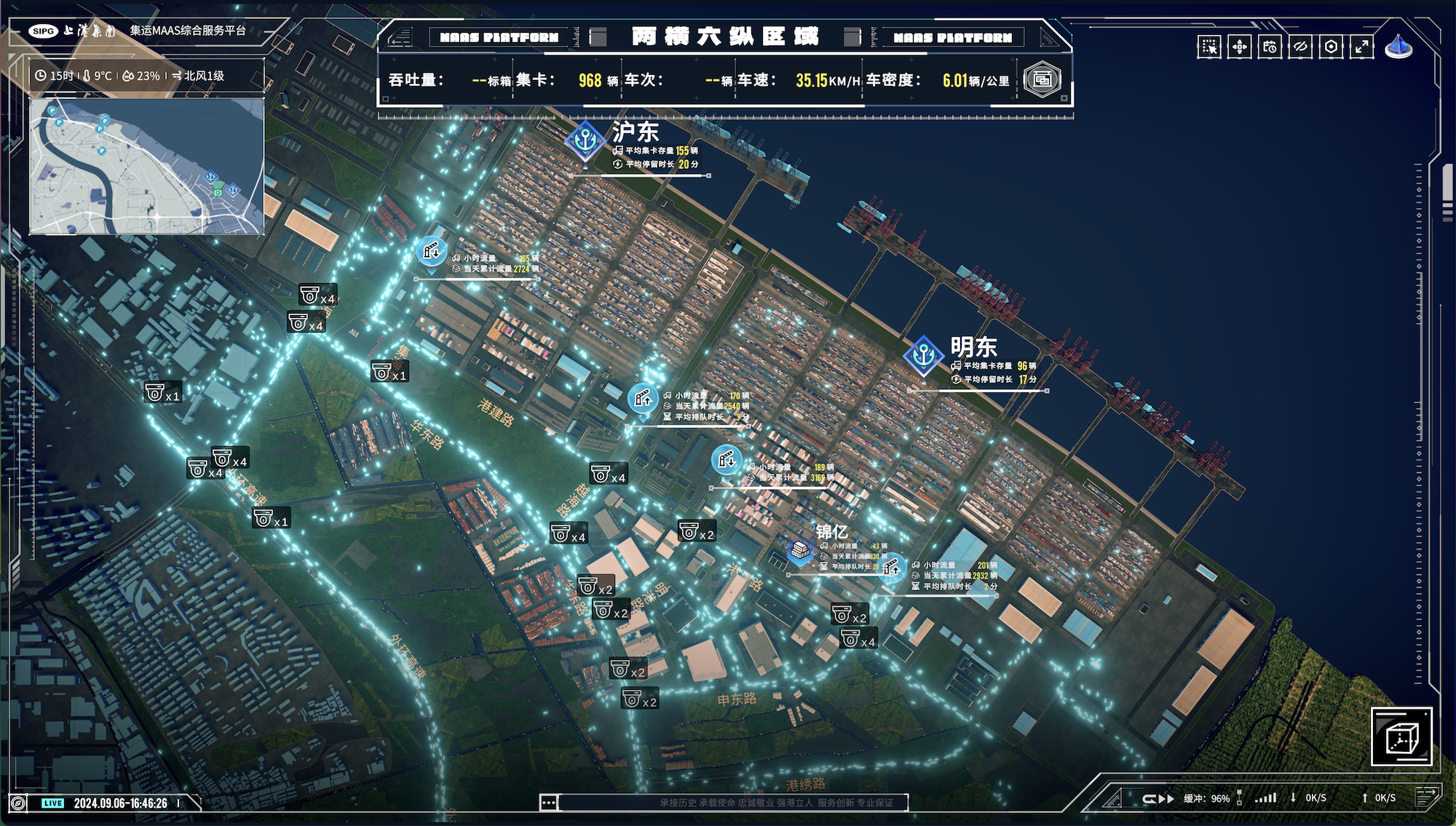Click the blue pyramid compass icon
The width and height of the screenshot is (1456, 826).
1398,47
